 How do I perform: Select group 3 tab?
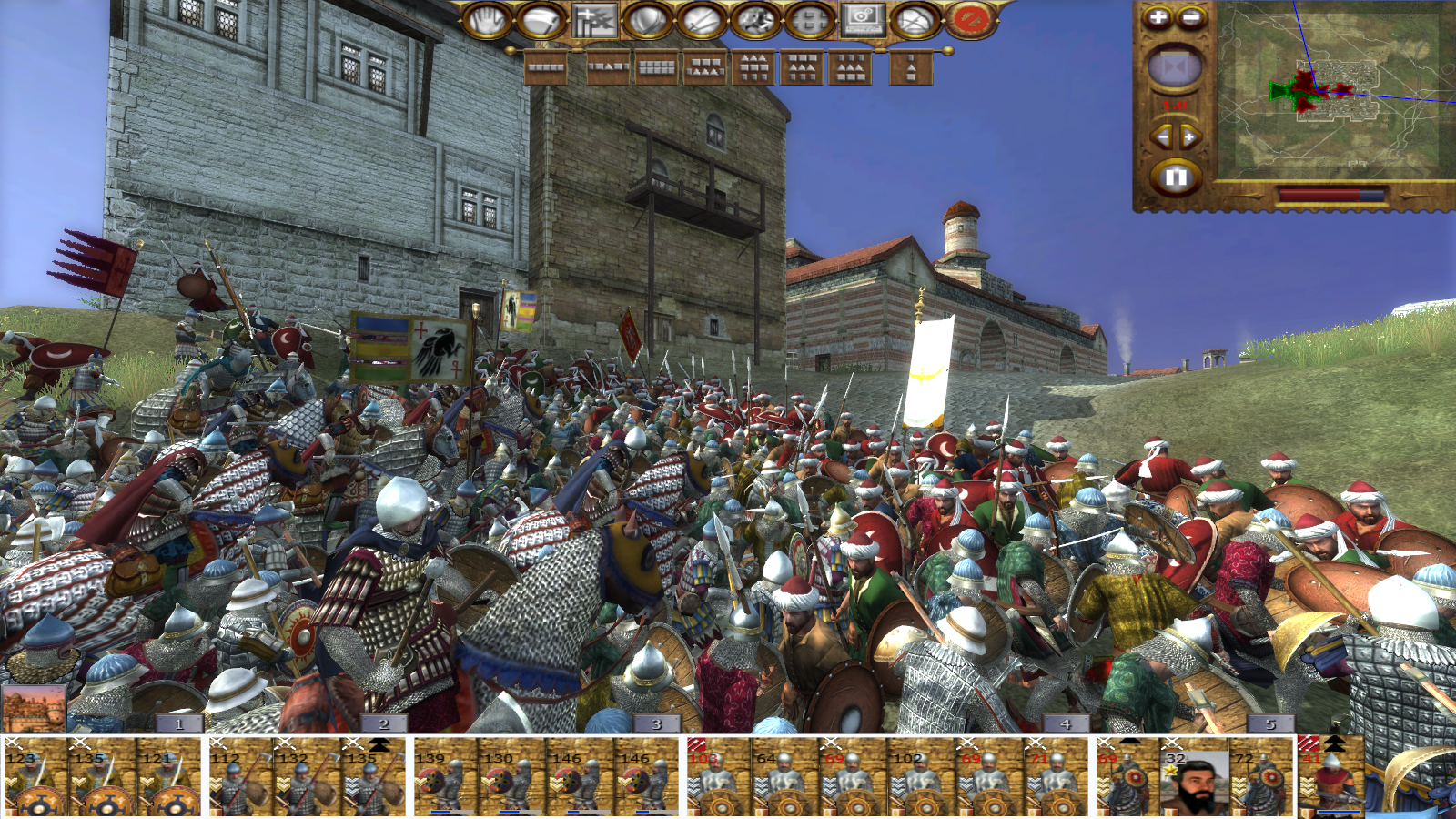[656, 724]
